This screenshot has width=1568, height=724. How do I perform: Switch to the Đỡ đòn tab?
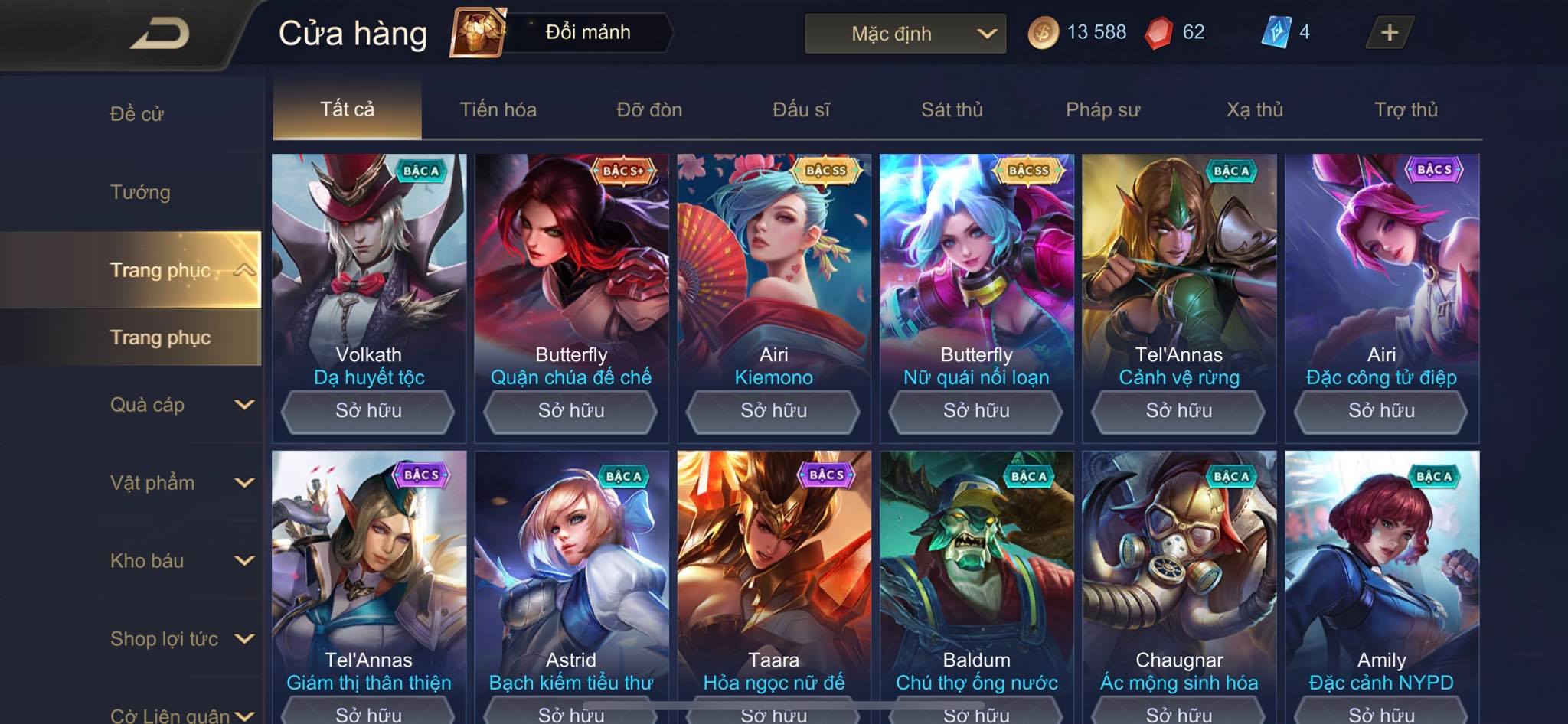click(x=649, y=109)
